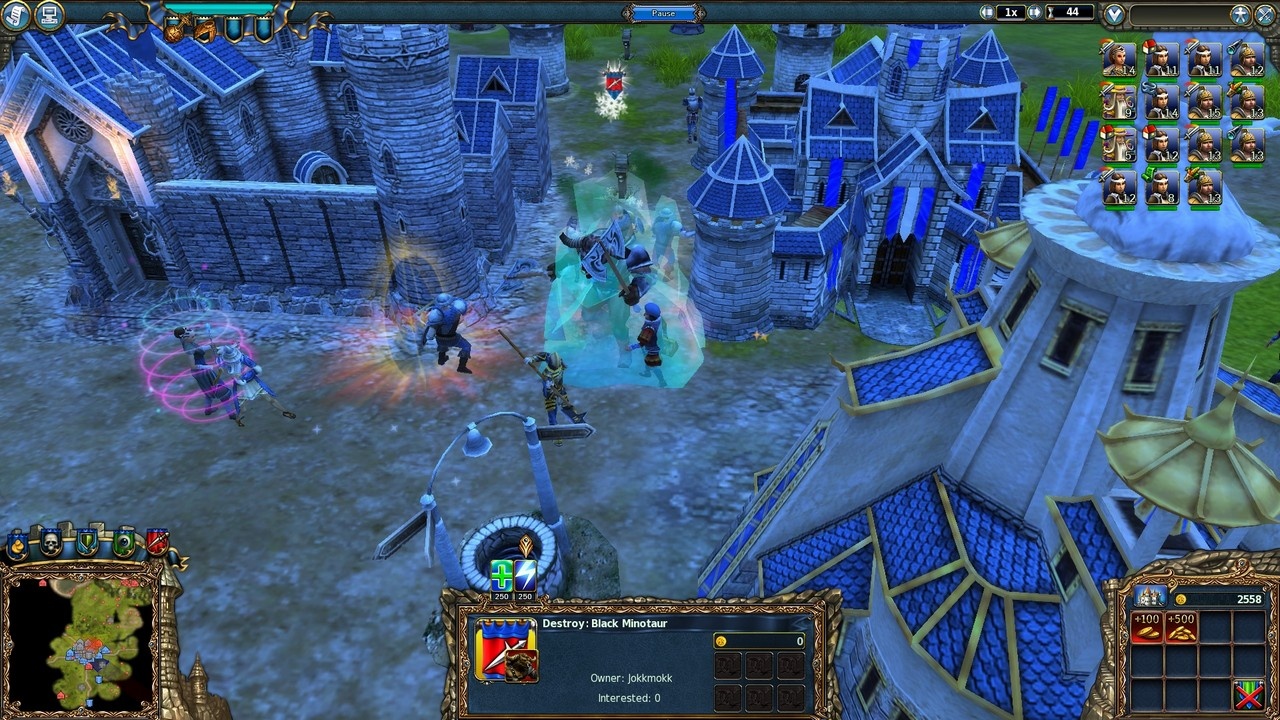Toggle the person stance icon next to the search bar
Image resolution: width=1280 pixels, height=720 pixels.
[1241, 12]
